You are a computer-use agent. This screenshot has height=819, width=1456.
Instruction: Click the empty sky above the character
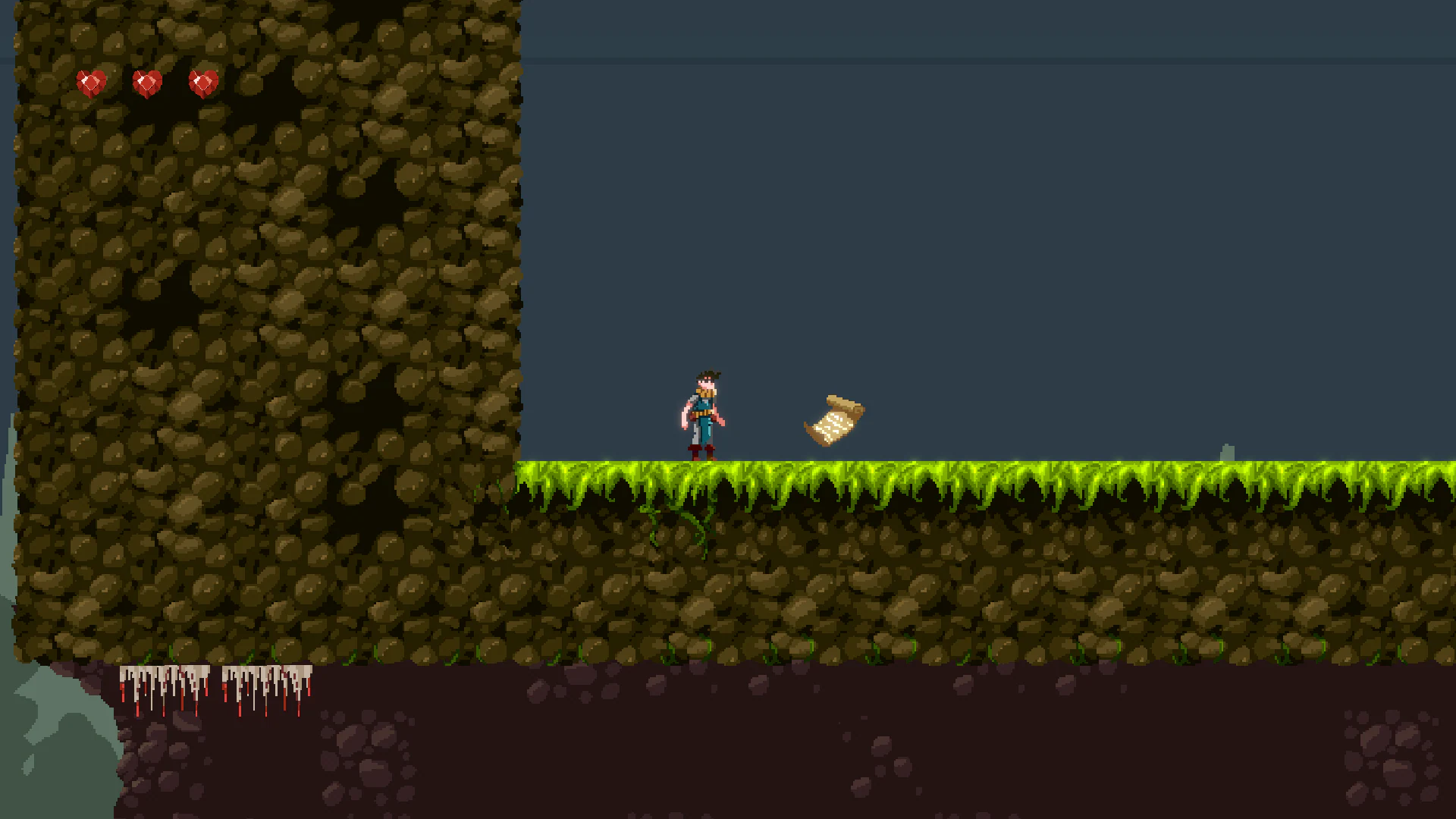tap(705, 227)
